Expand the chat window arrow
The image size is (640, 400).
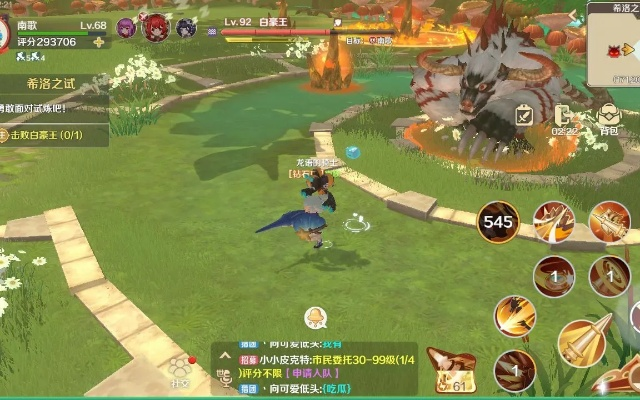pyautogui.click(x=223, y=354)
